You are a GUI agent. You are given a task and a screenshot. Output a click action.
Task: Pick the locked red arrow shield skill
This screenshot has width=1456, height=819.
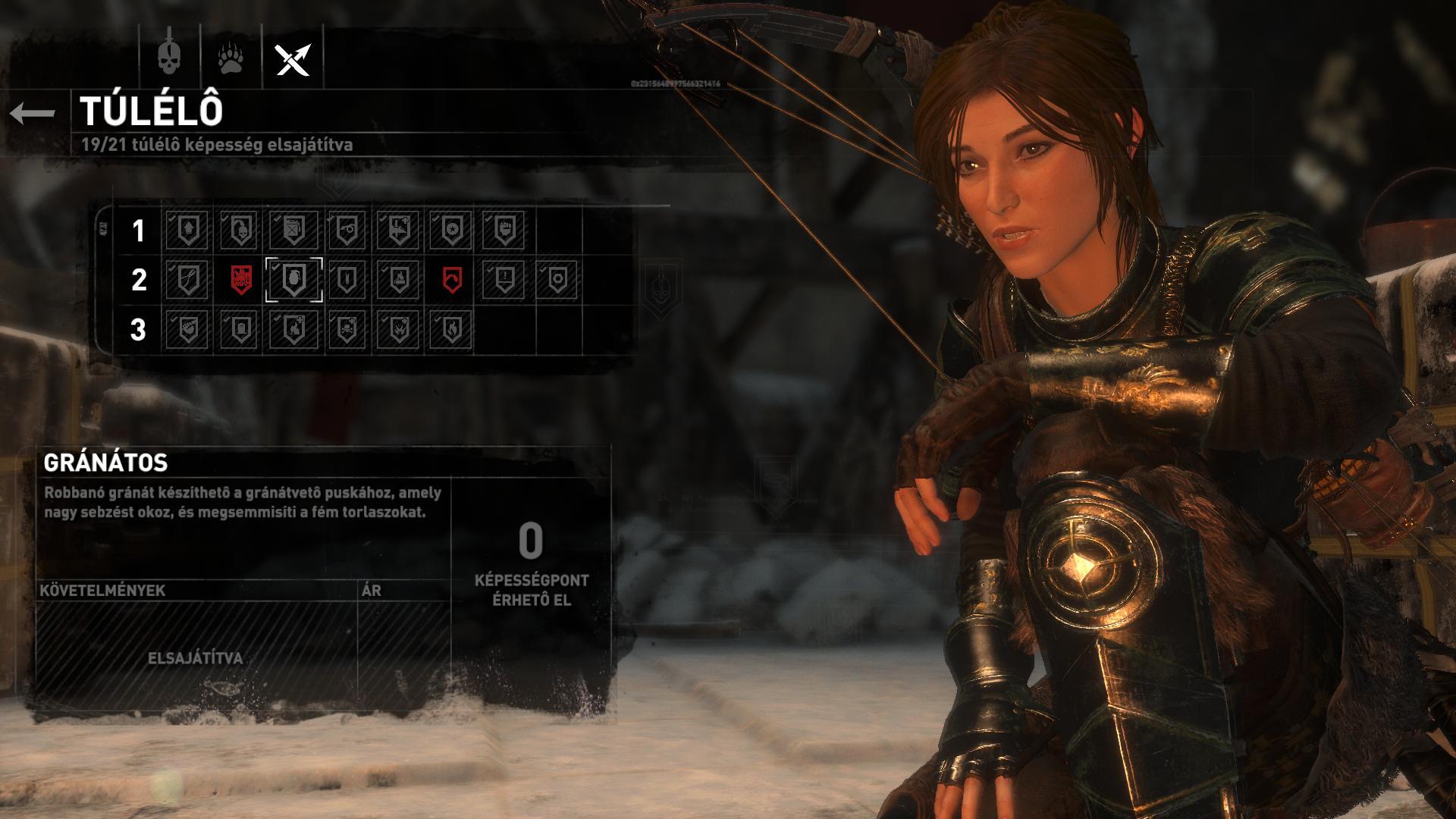451,280
